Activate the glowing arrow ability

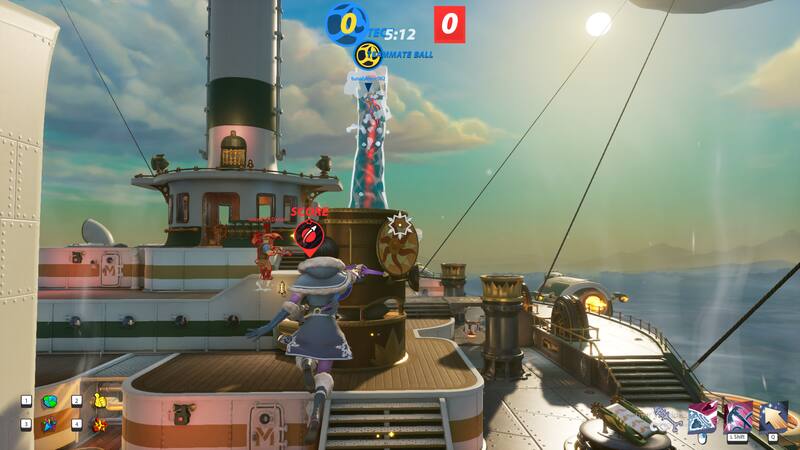pyautogui.click(x=773, y=416)
